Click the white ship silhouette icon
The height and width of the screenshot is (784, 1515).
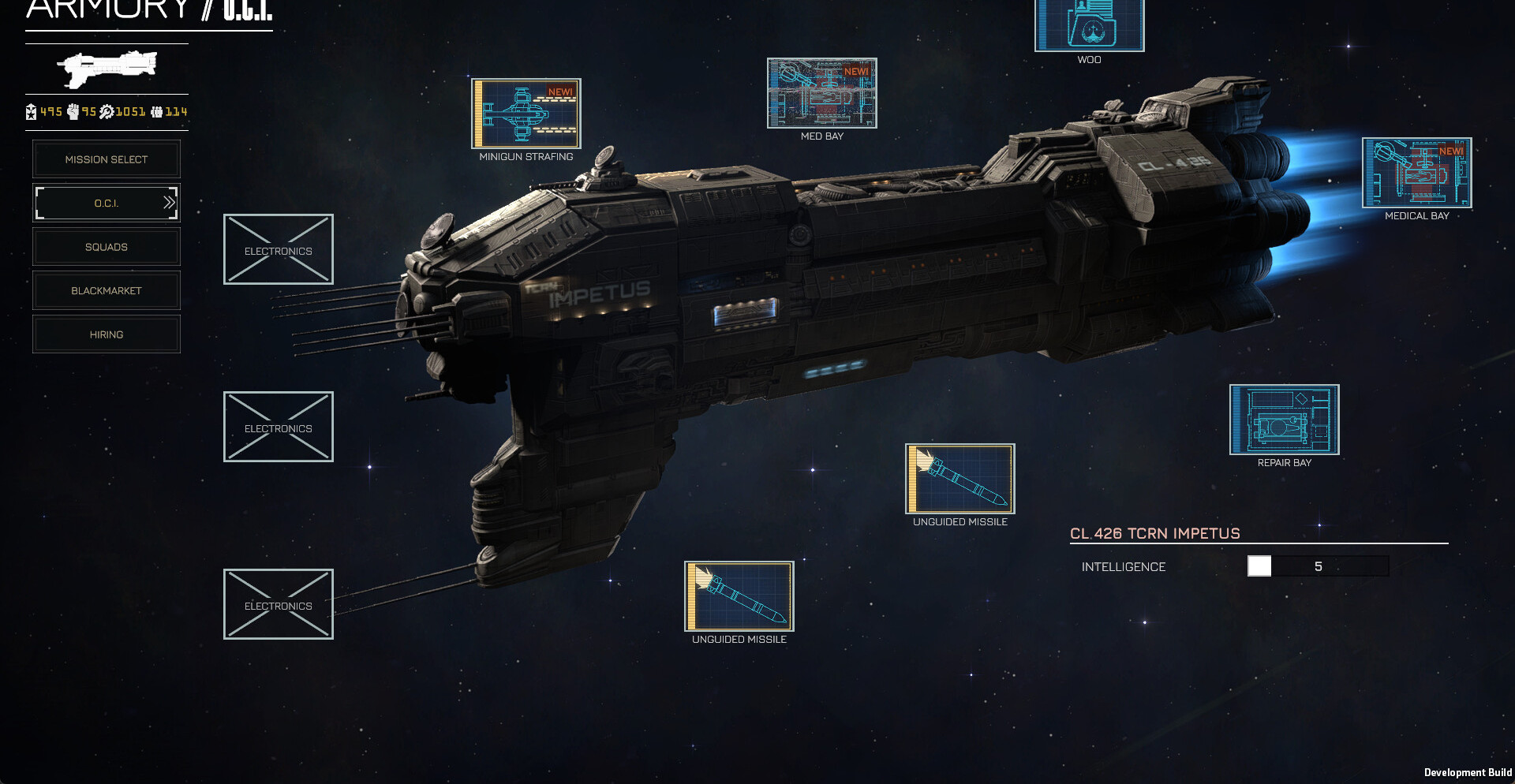click(x=107, y=69)
